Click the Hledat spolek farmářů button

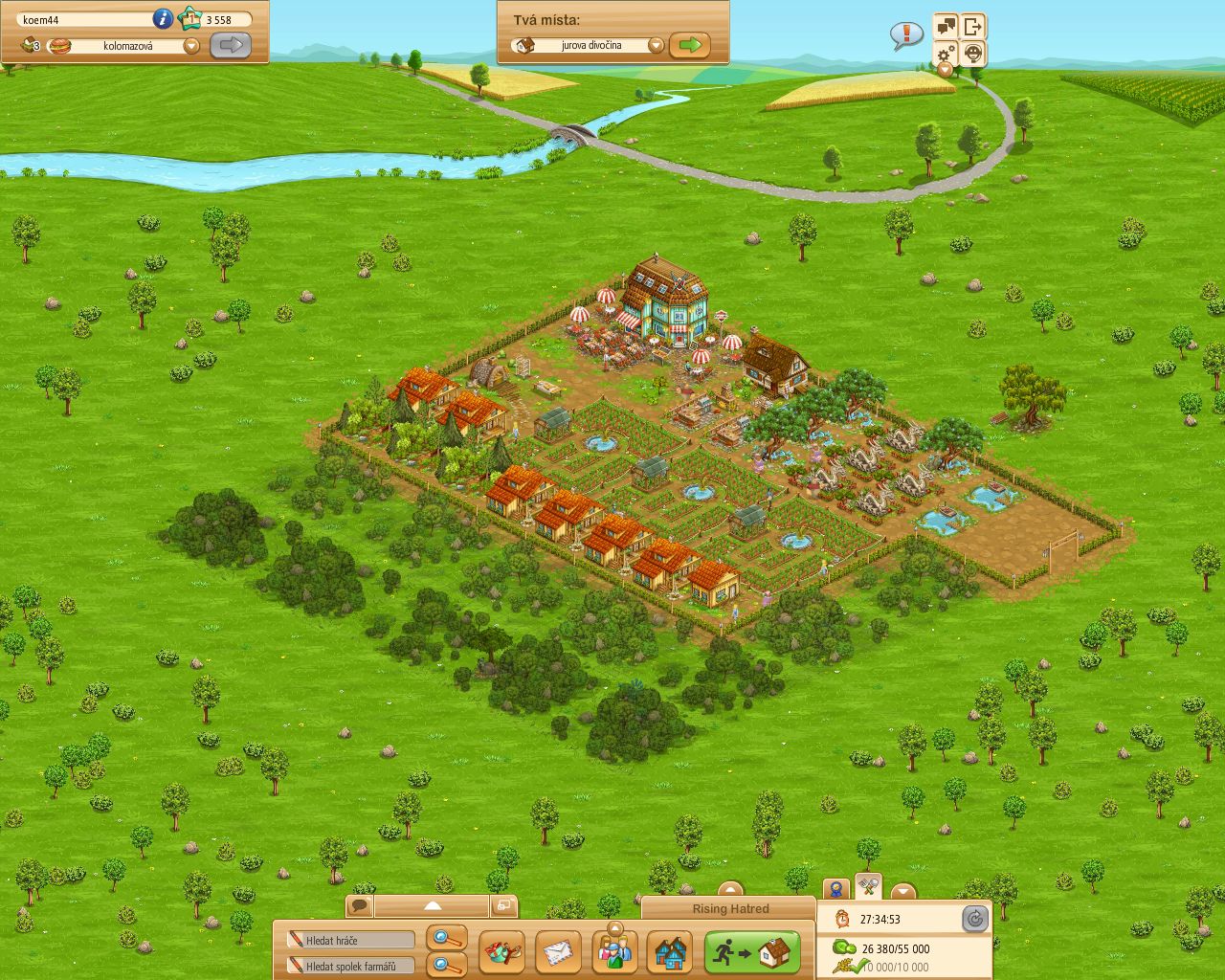[x=349, y=965]
